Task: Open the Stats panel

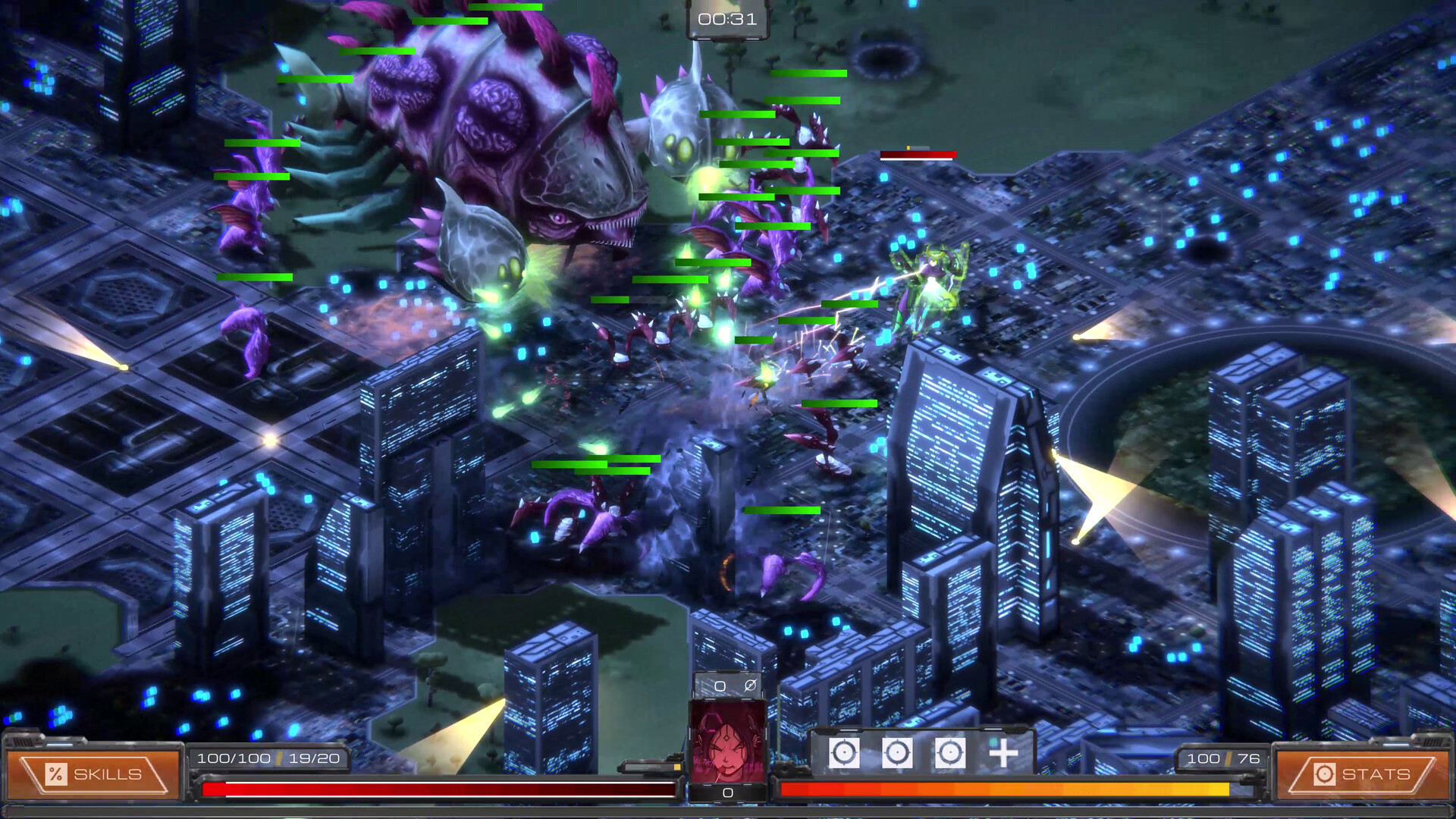Action: click(x=1362, y=774)
